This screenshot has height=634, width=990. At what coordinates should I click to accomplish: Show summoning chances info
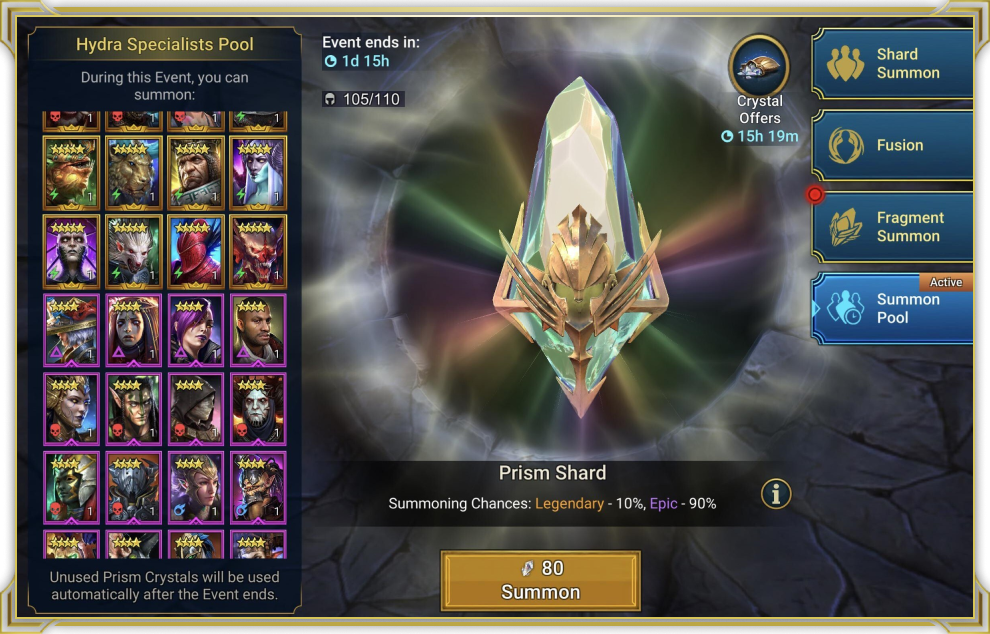pyautogui.click(x=776, y=493)
